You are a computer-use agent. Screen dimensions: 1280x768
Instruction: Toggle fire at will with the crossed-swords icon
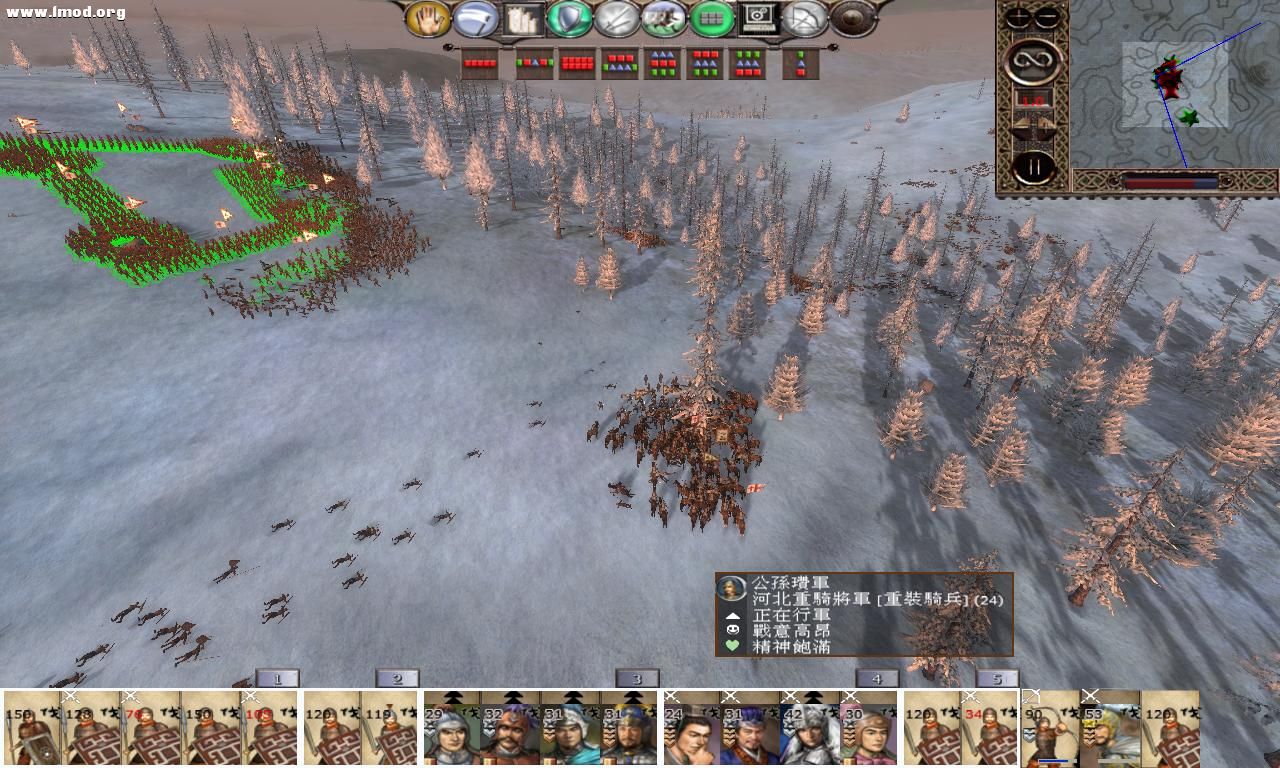click(x=616, y=19)
